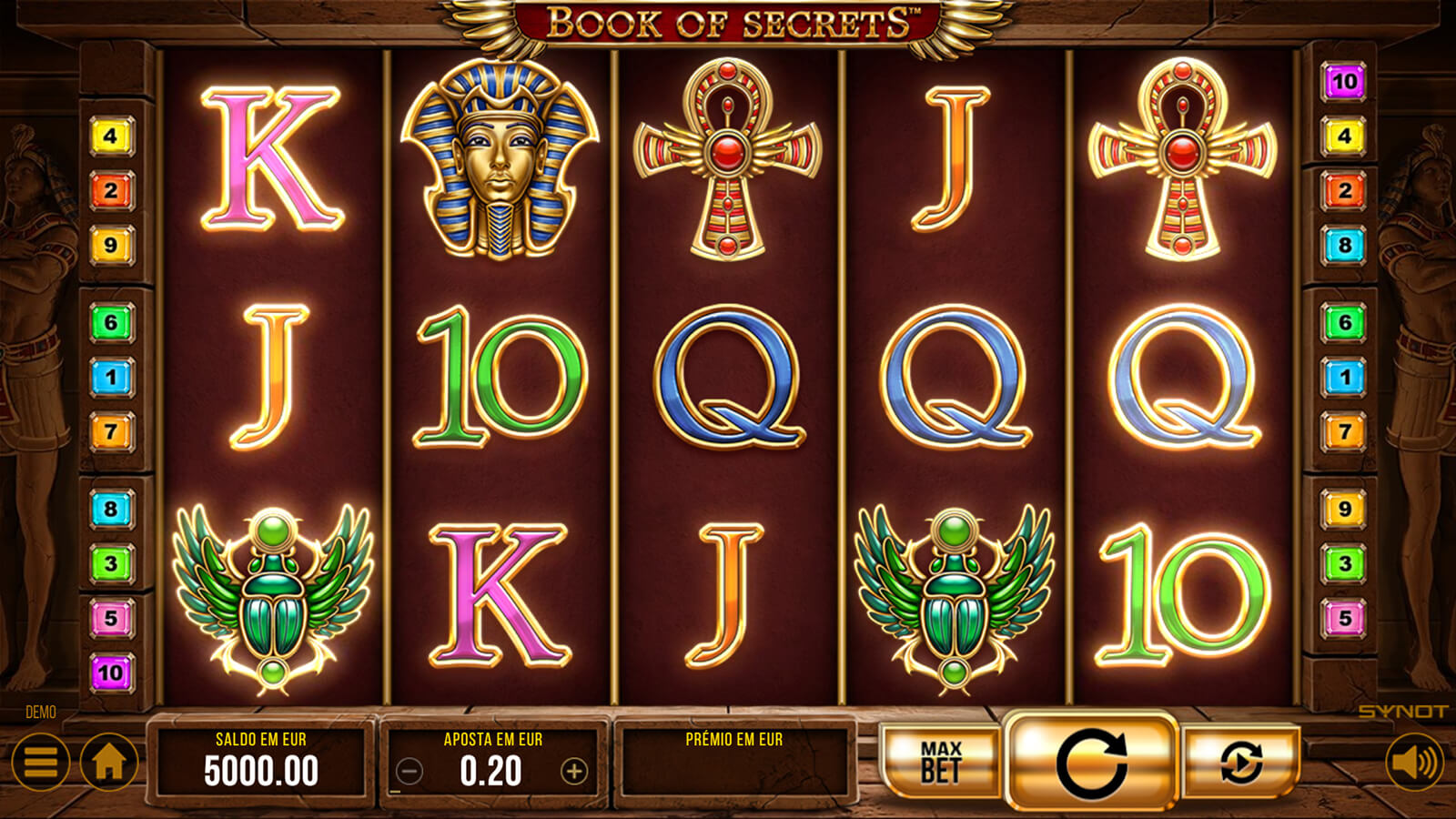The image size is (1456, 819).
Task: Spin the reels with the big arrow button
Action: click(1091, 762)
